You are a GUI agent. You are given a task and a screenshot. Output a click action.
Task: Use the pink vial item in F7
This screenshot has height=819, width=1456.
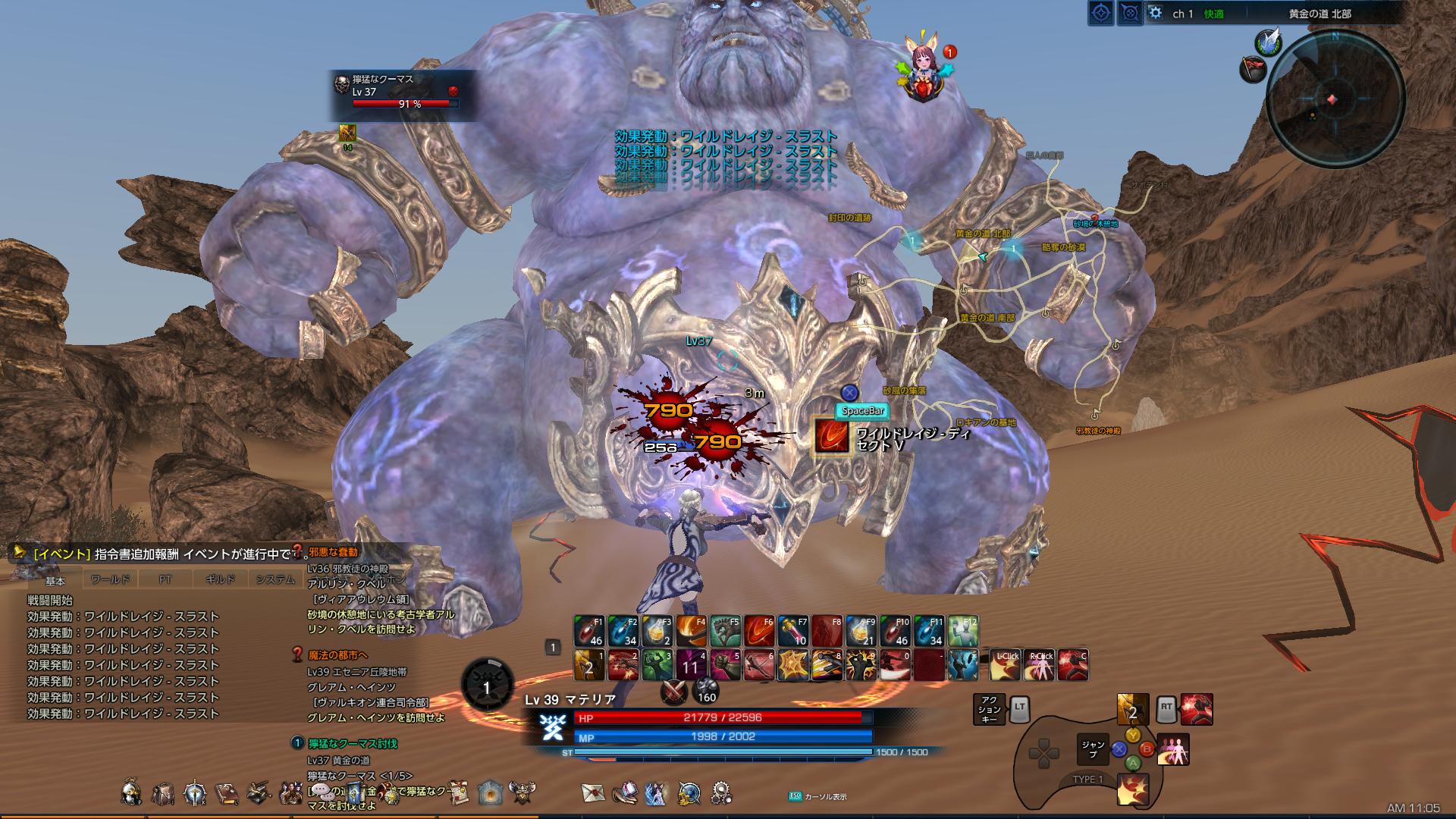[x=793, y=631]
